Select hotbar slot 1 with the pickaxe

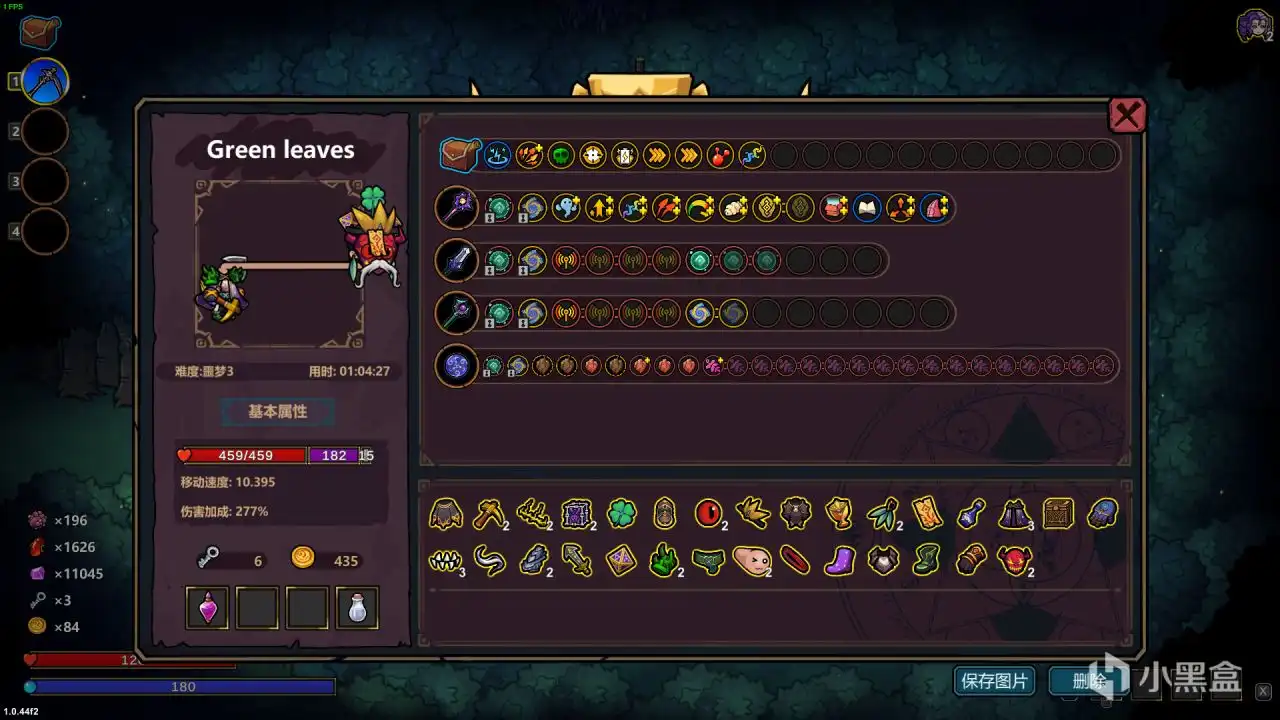pyautogui.click(x=41, y=80)
